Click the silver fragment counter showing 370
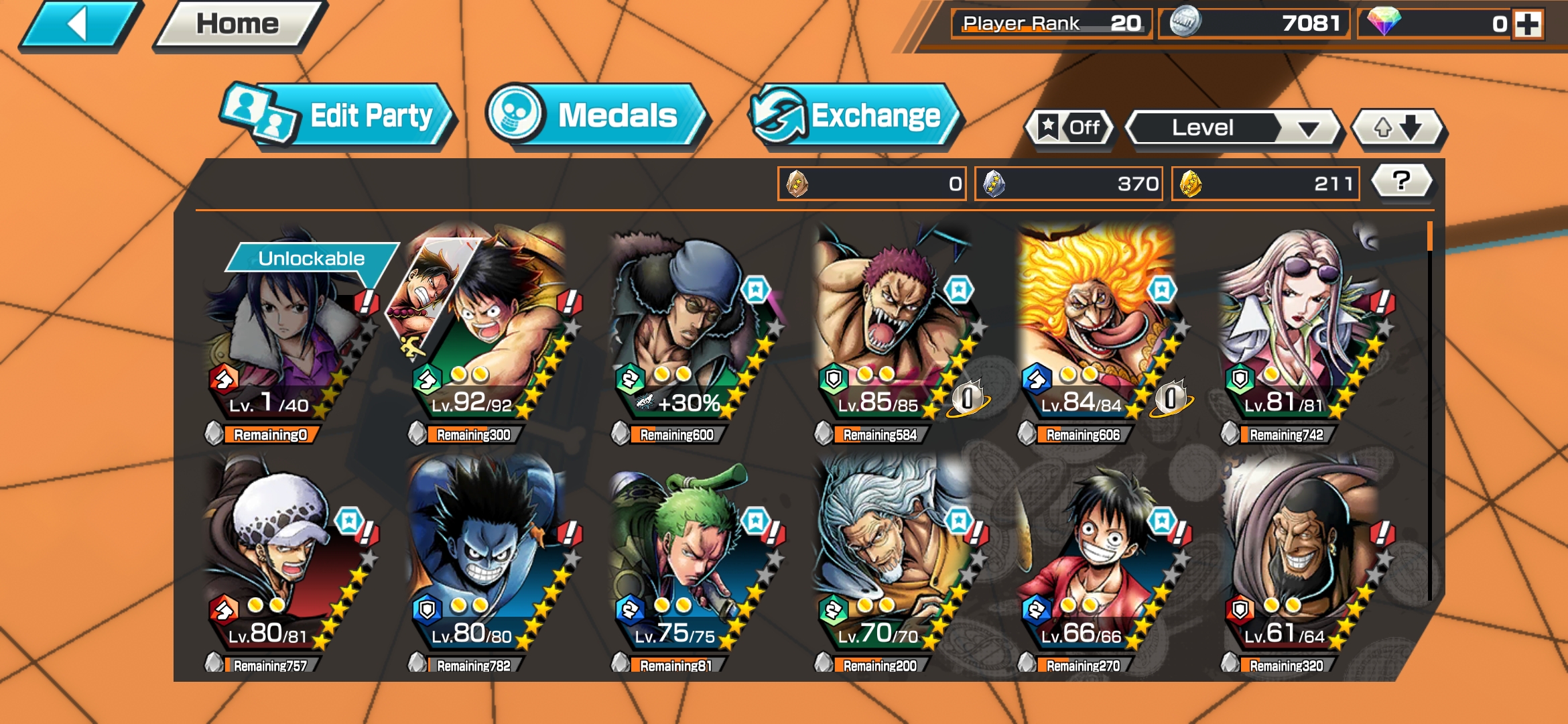 point(1069,182)
